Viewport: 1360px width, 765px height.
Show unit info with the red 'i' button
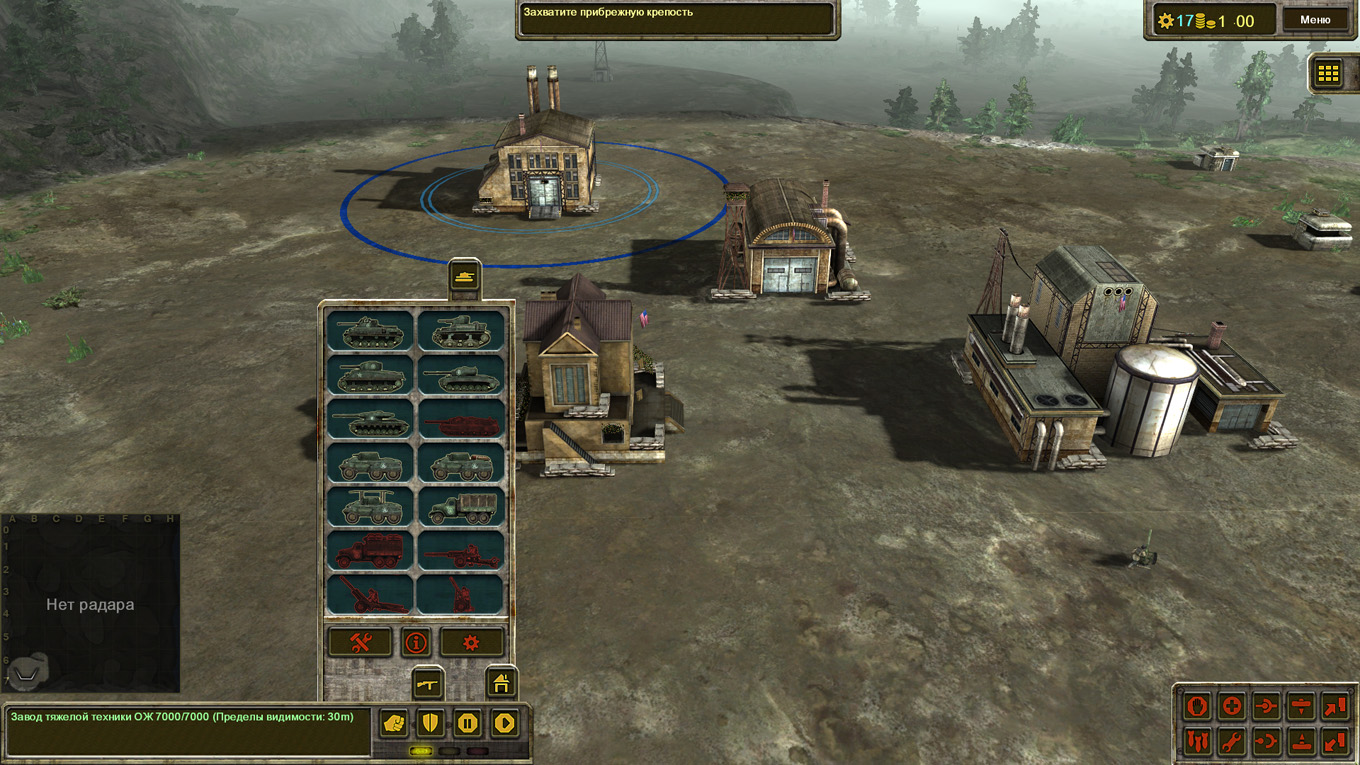tap(416, 642)
